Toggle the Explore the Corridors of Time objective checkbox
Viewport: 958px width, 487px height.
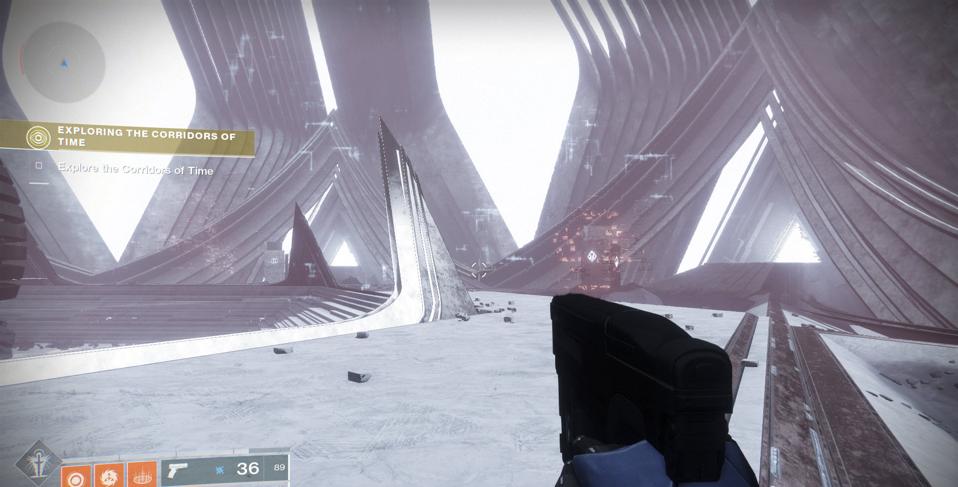coord(39,168)
